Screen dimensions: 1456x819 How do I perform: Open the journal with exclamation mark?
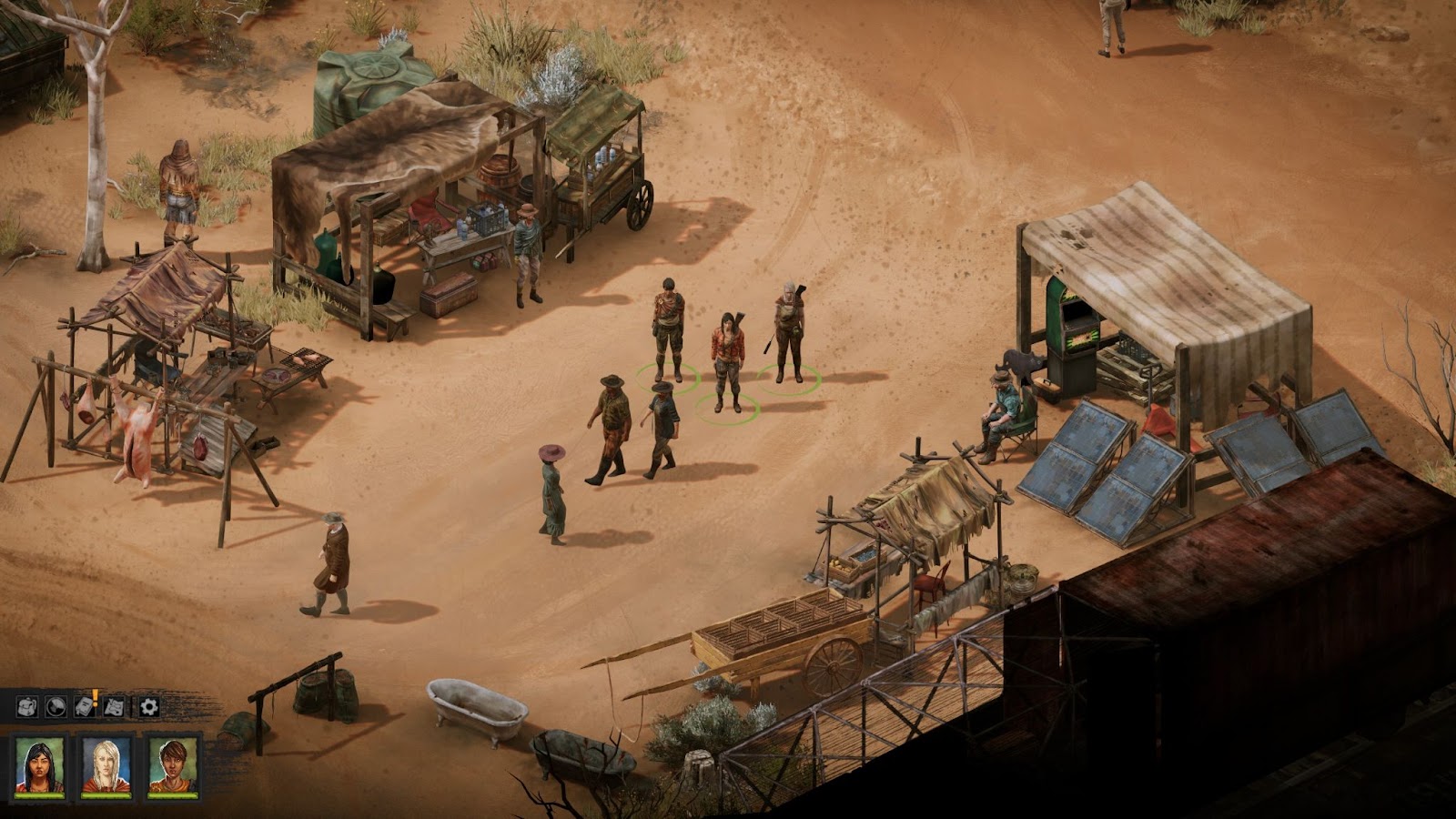point(85,705)
